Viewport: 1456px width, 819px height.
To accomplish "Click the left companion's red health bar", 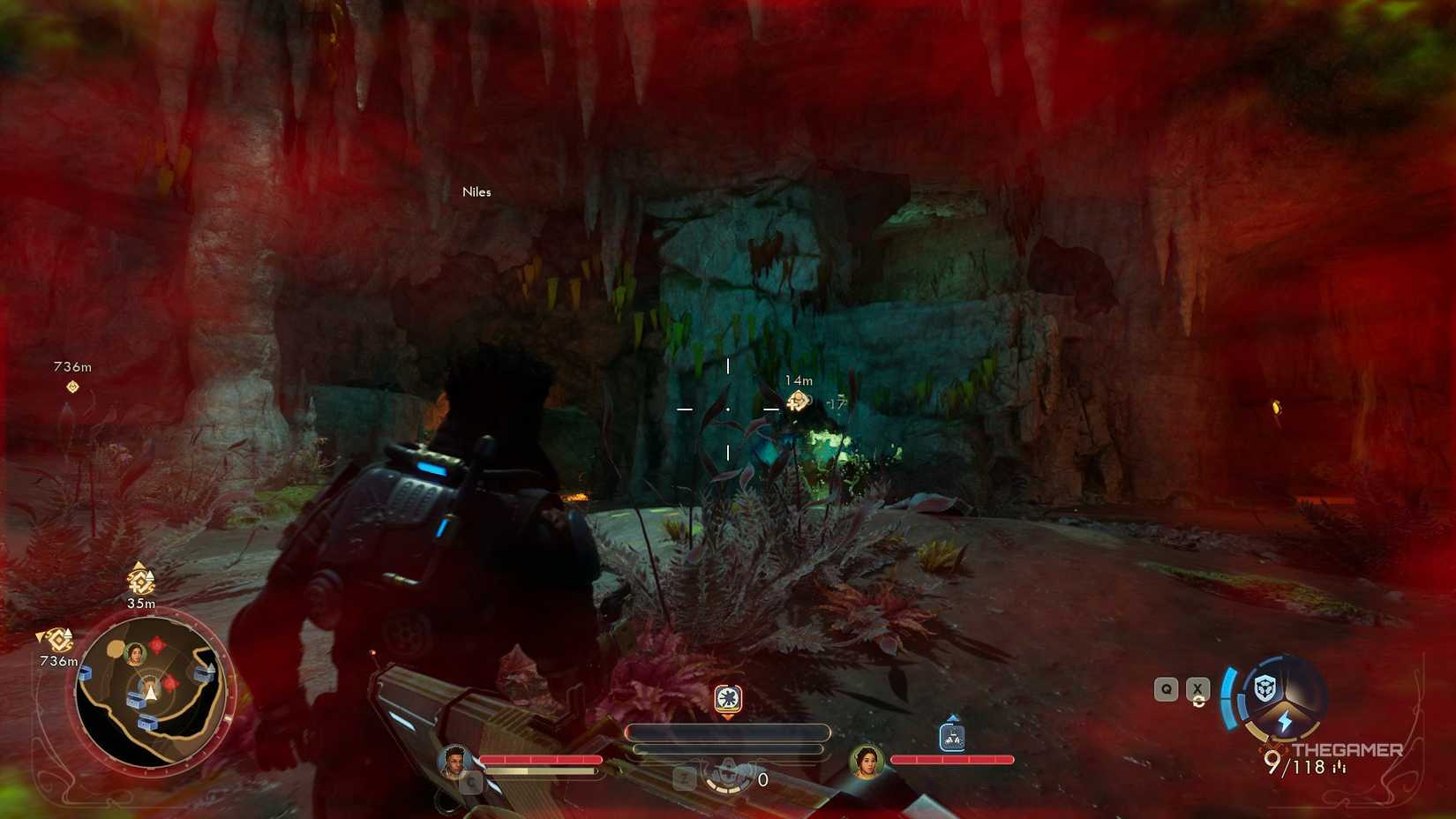I will click(539, 759).
